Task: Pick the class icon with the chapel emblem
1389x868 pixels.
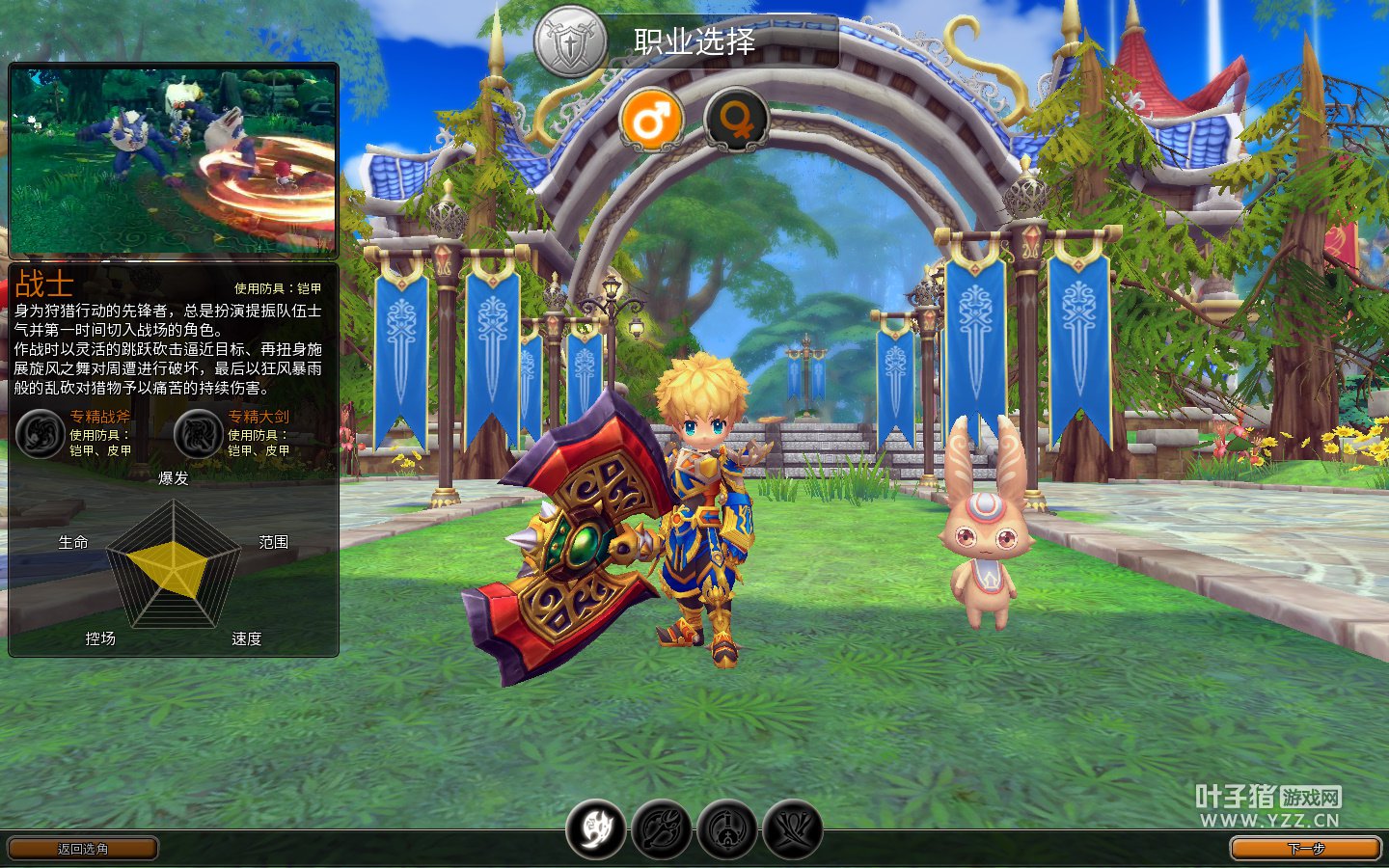Action: [x=727, y=829]
